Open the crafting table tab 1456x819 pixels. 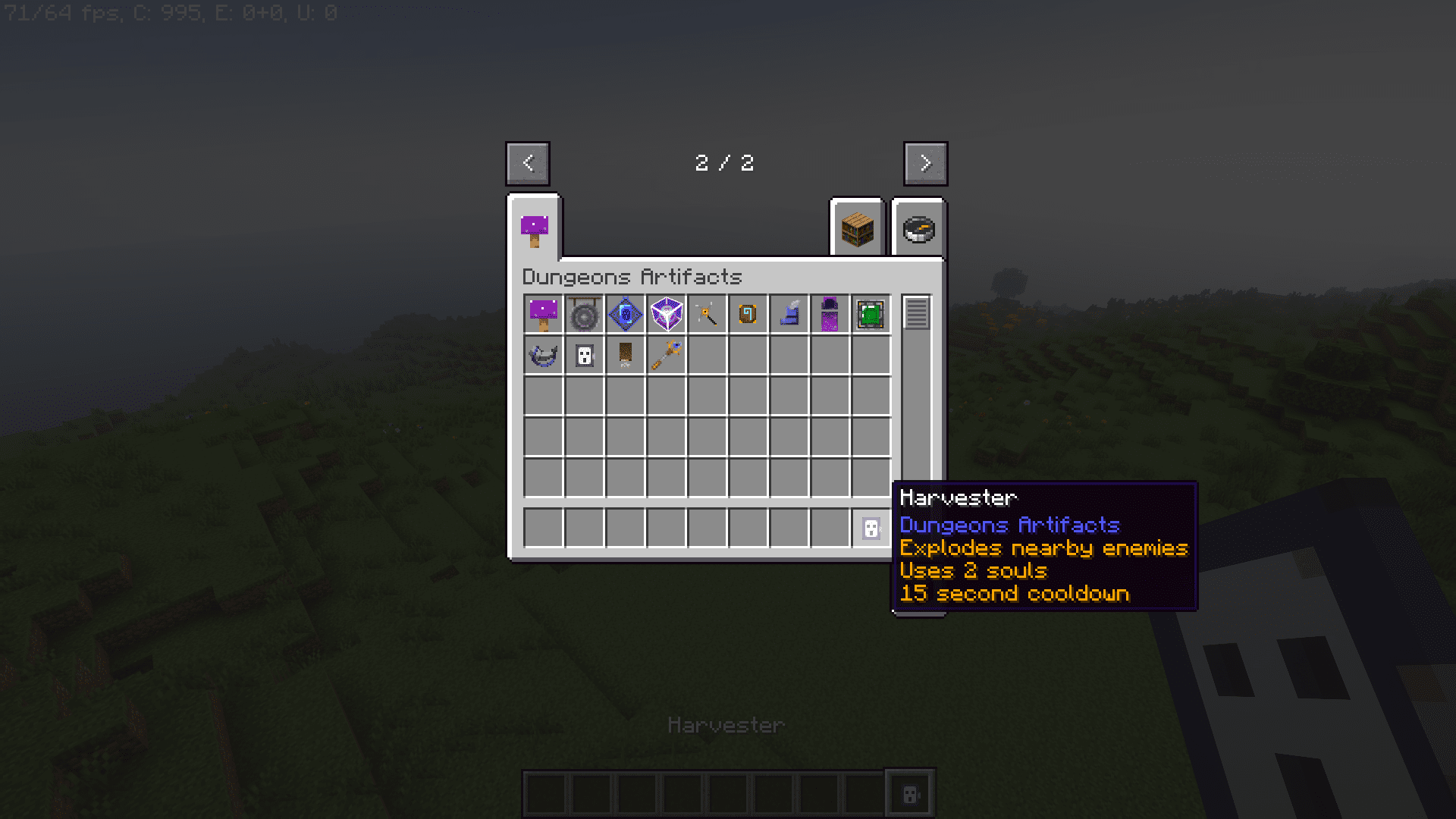tap(857, 230)
